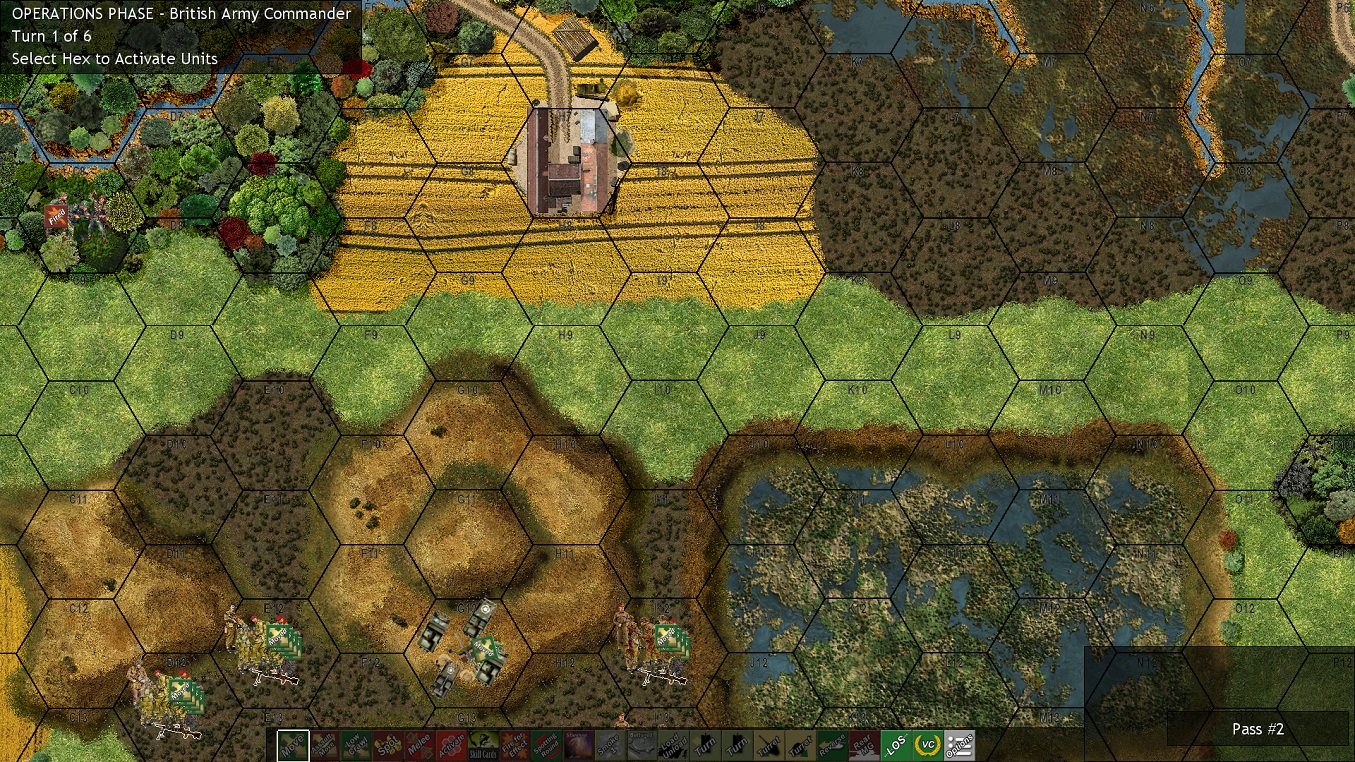
Task: Order a Spotting Round
Action: coord(546,744)
